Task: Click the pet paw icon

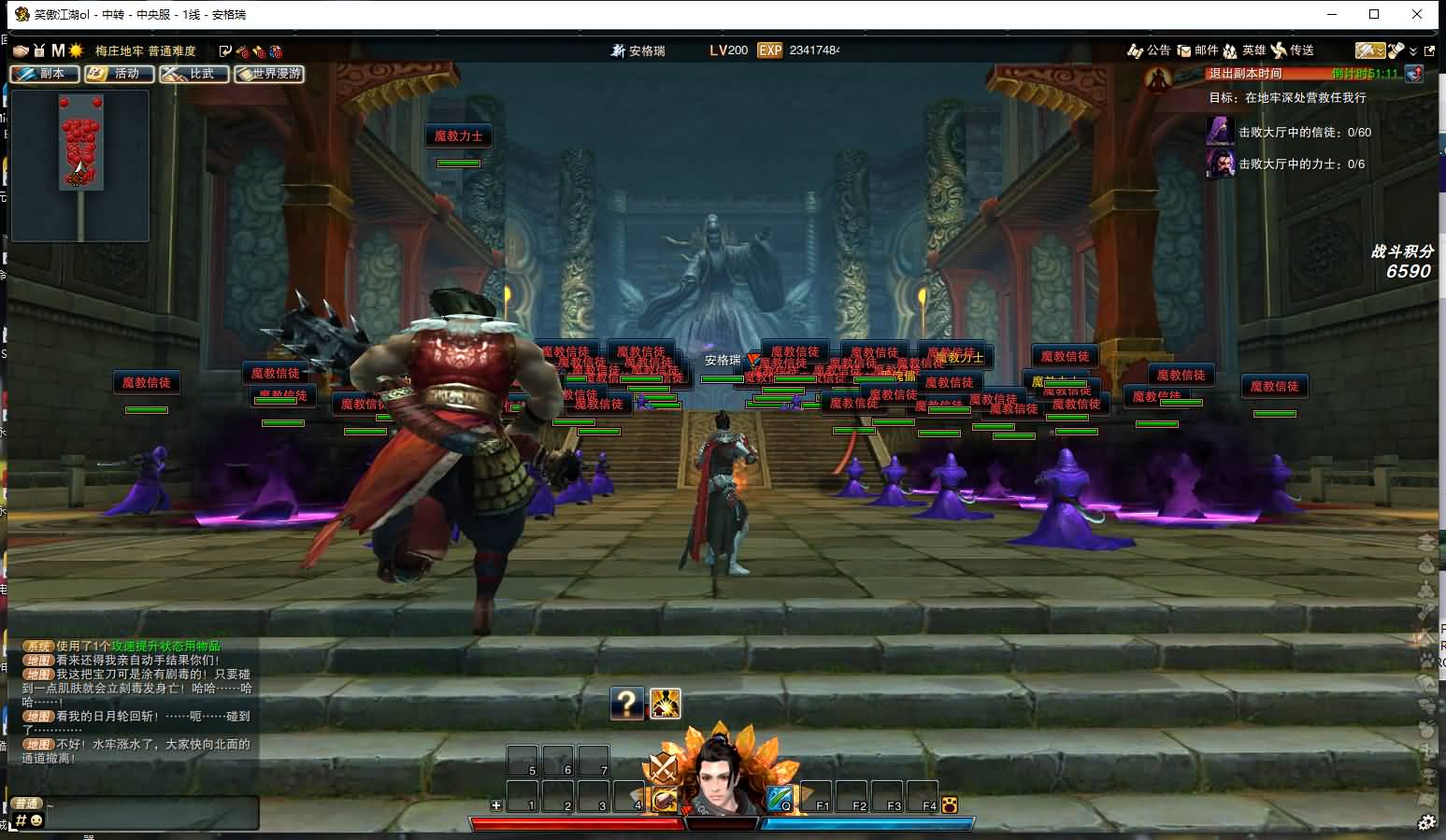Action: [950, 804]
